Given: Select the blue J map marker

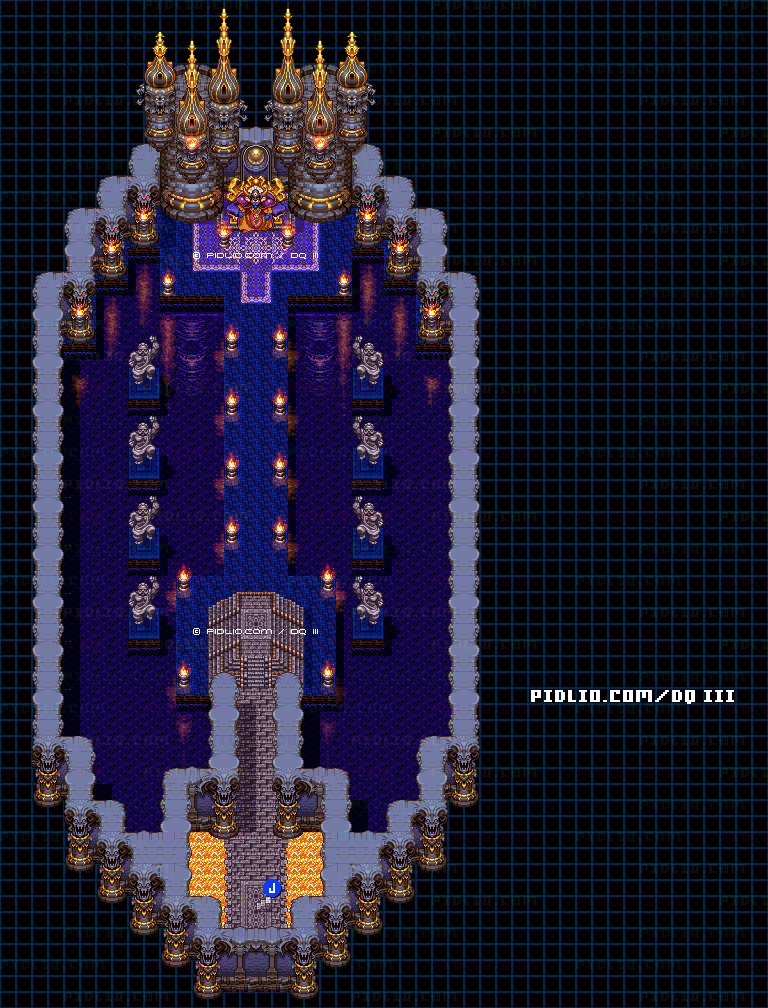Looking at the screenshot, I should point(271,887).
